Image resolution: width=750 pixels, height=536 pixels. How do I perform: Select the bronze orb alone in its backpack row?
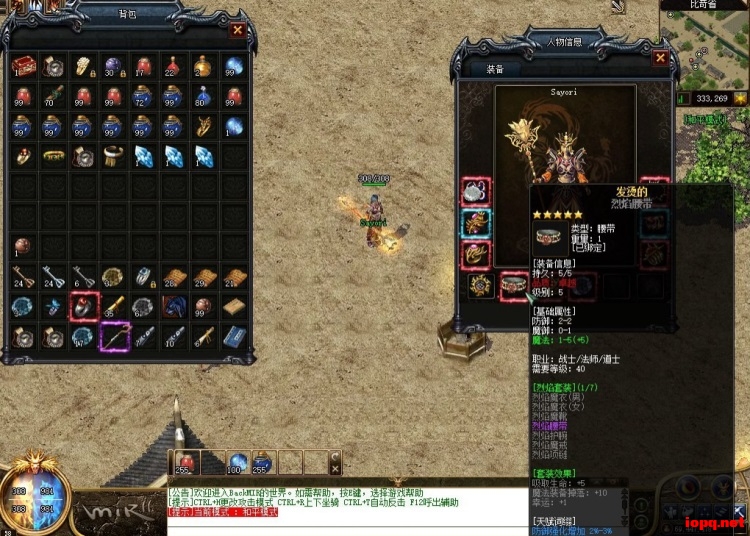pyautogui.click(x=22, y=246)
